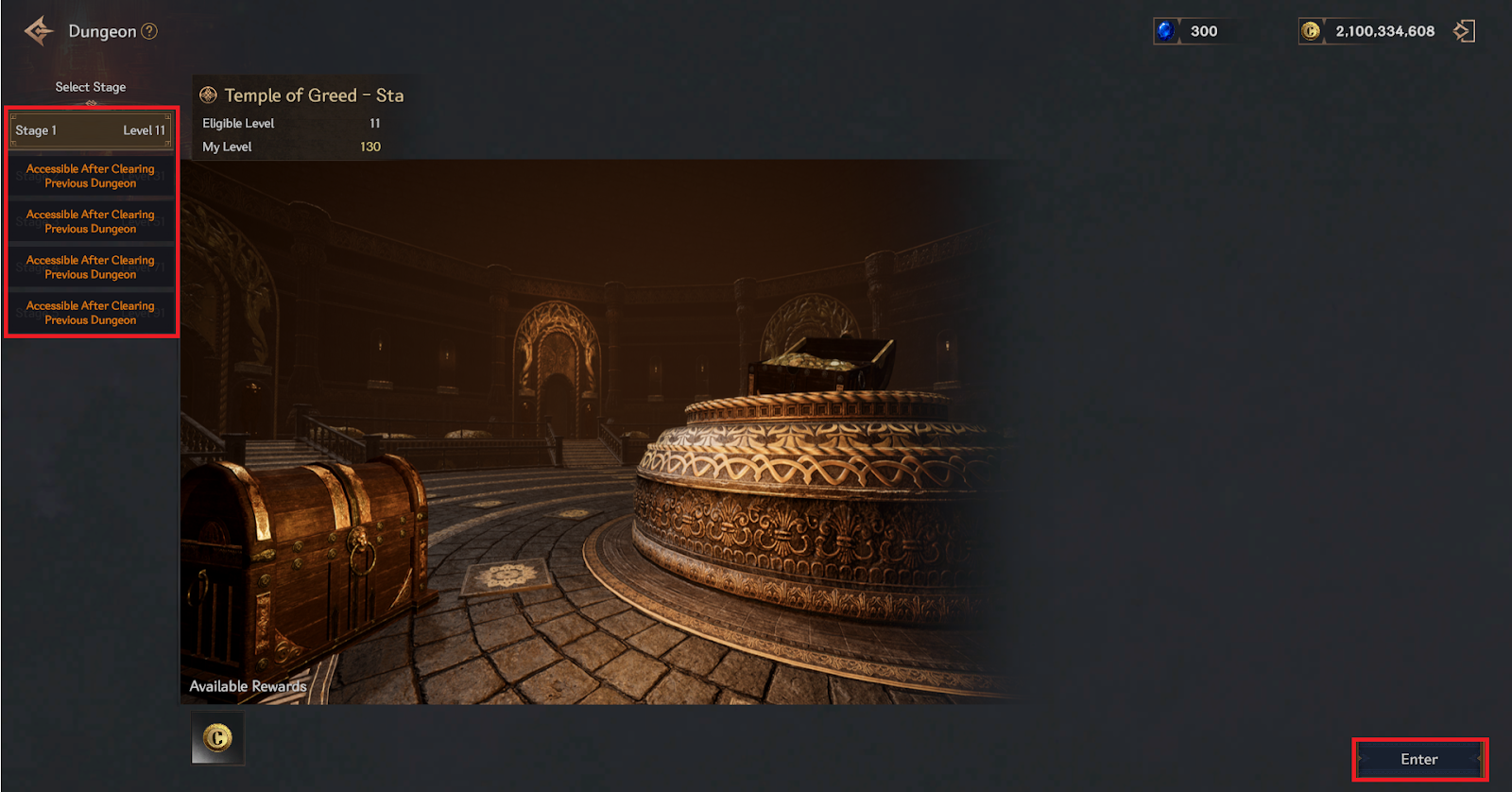Select Stage 1 Level 11
This screenshot has height=792, width=1512.
(91, 130)
